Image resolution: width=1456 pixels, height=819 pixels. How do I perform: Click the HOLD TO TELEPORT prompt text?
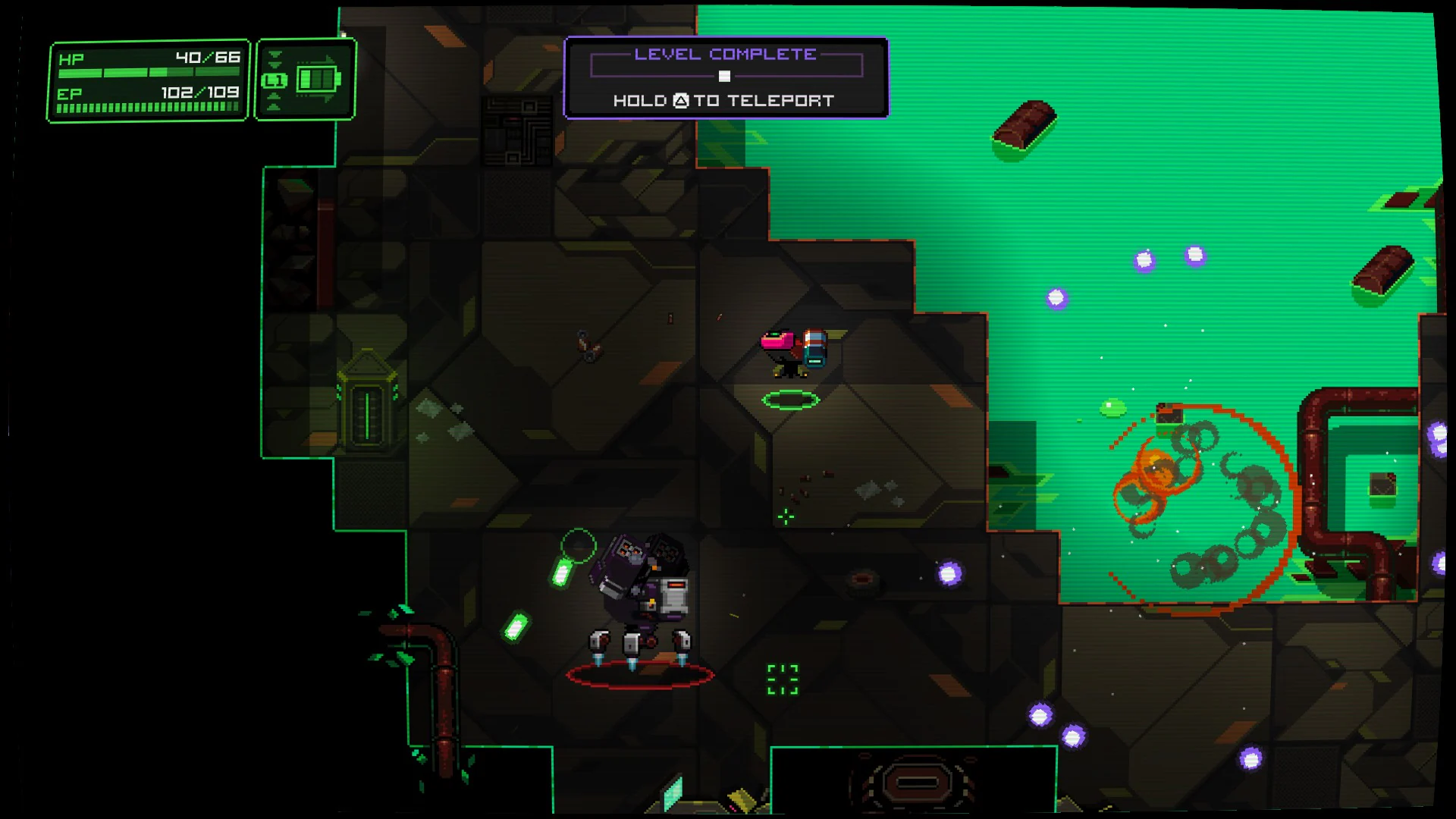(x=723, y=99)
